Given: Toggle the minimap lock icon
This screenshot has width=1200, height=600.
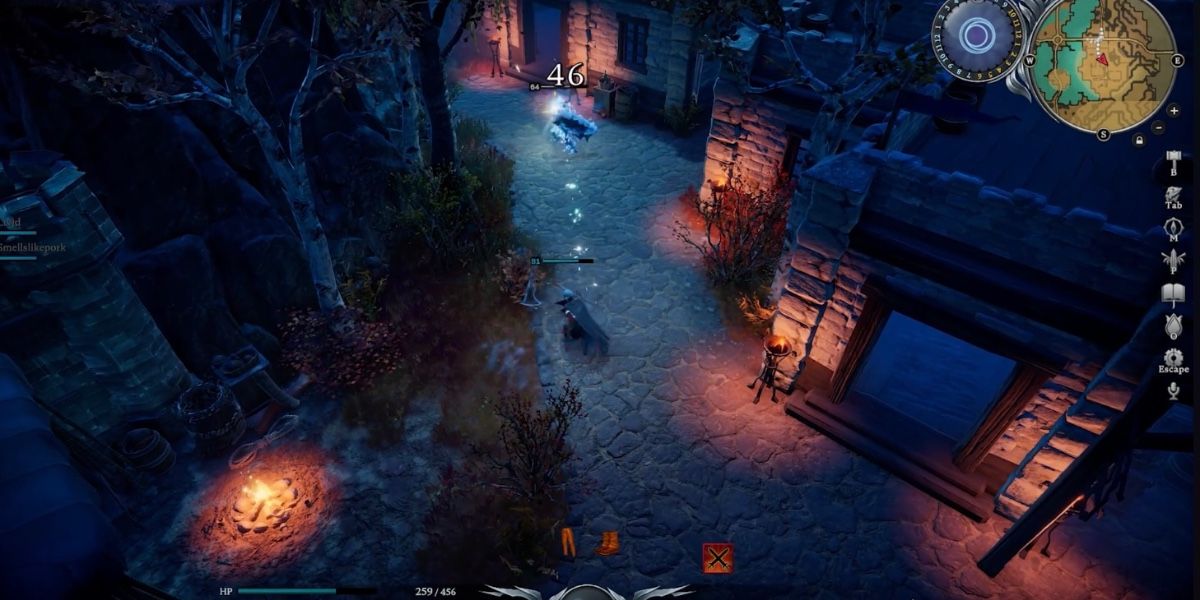Looking at the screenshot, I should pos(1139,141).
